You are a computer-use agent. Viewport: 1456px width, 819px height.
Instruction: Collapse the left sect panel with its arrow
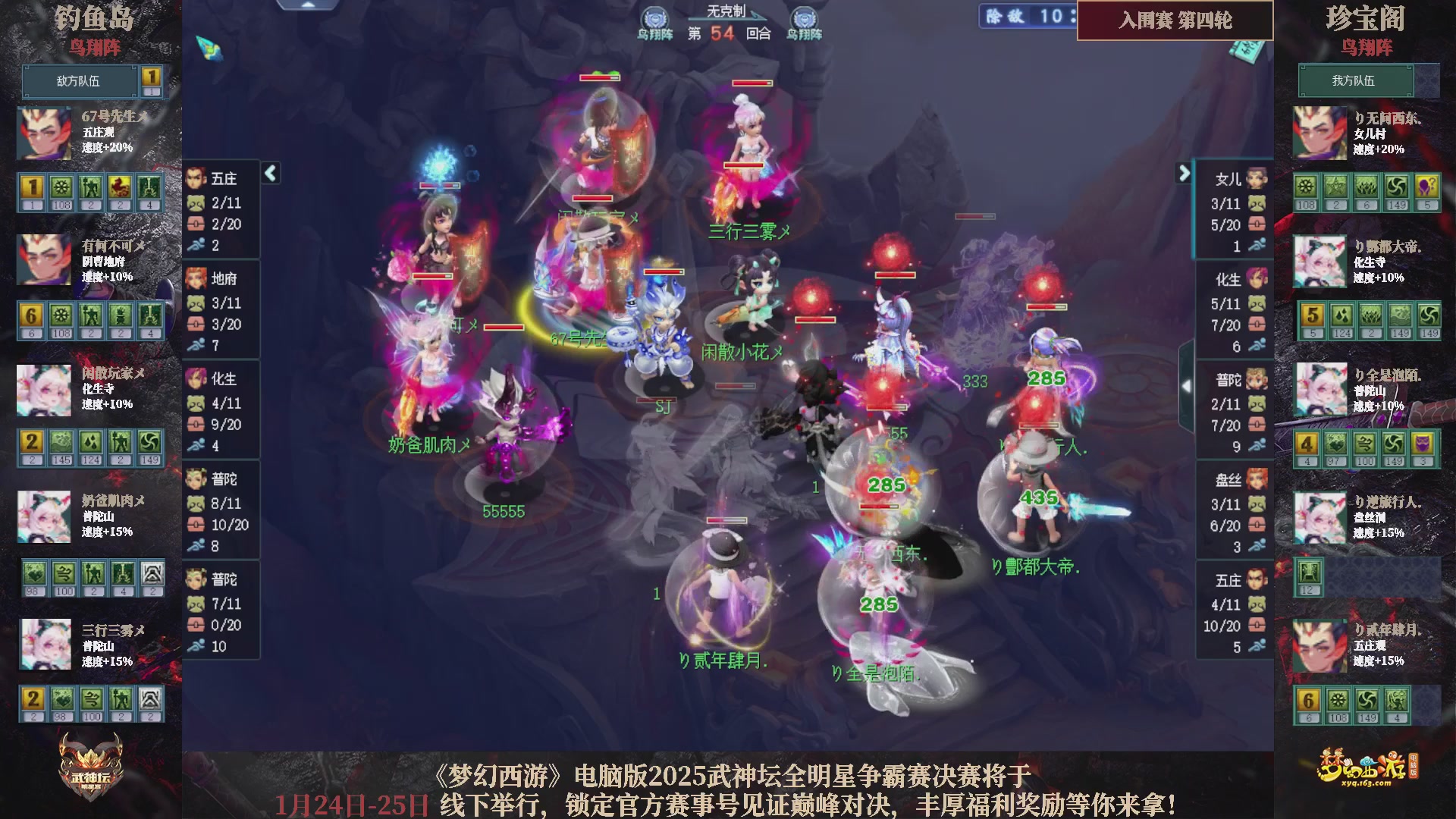[x=269, y=173]
